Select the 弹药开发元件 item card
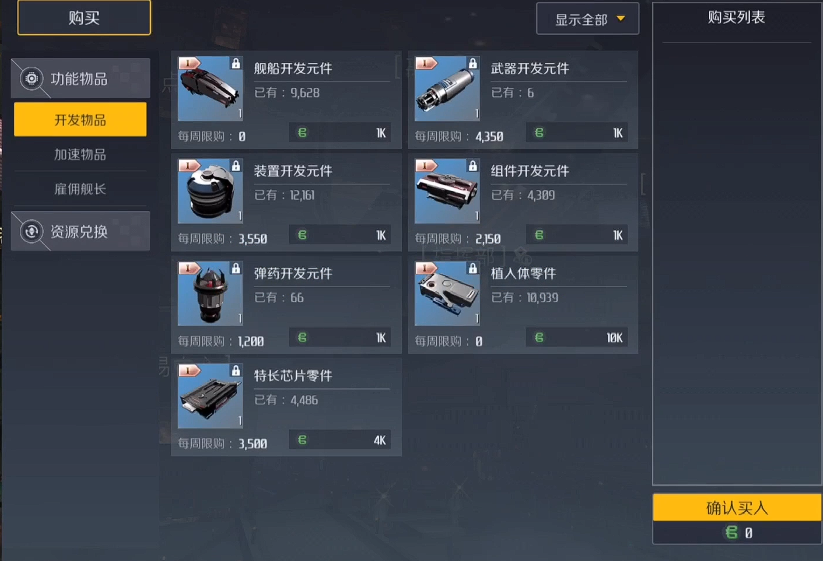The width and height of the screenshot is (823, 561). coord(286,304)
